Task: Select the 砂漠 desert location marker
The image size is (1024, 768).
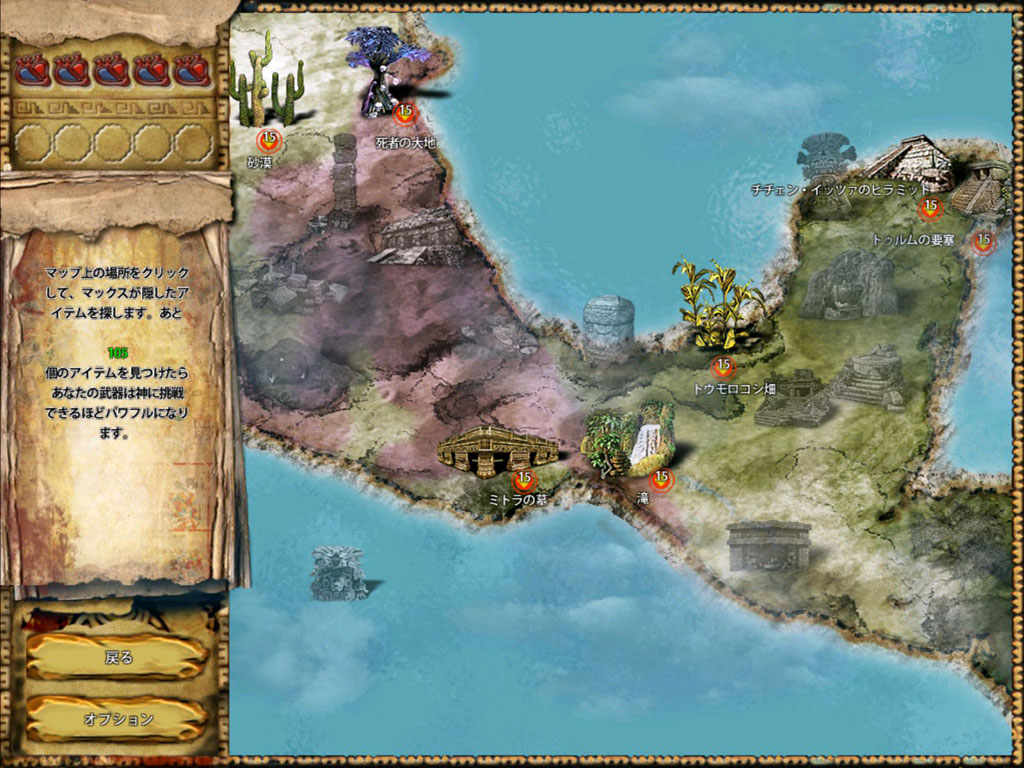Action: point(267,139)
